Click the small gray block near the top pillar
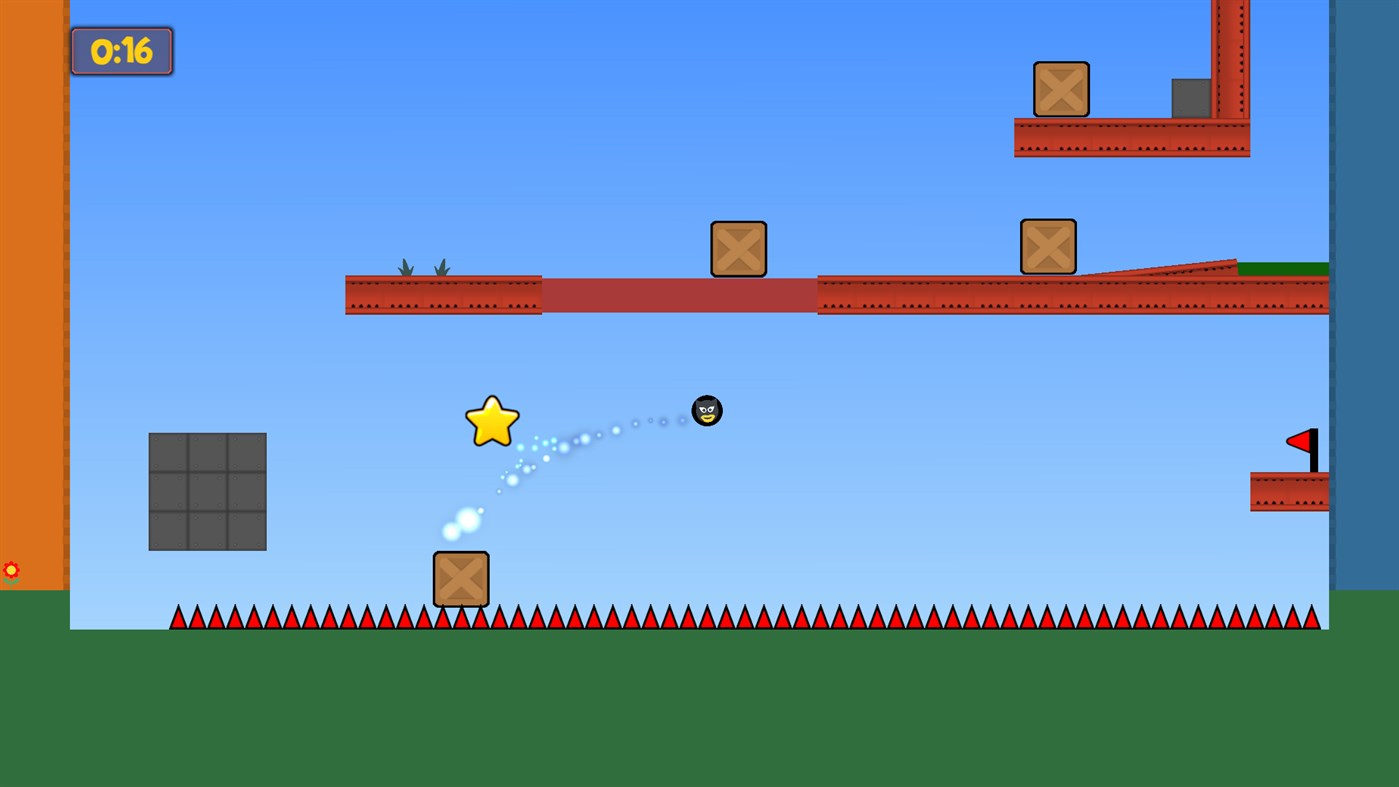The image size is (1399, 787). tap(1190, 97)
